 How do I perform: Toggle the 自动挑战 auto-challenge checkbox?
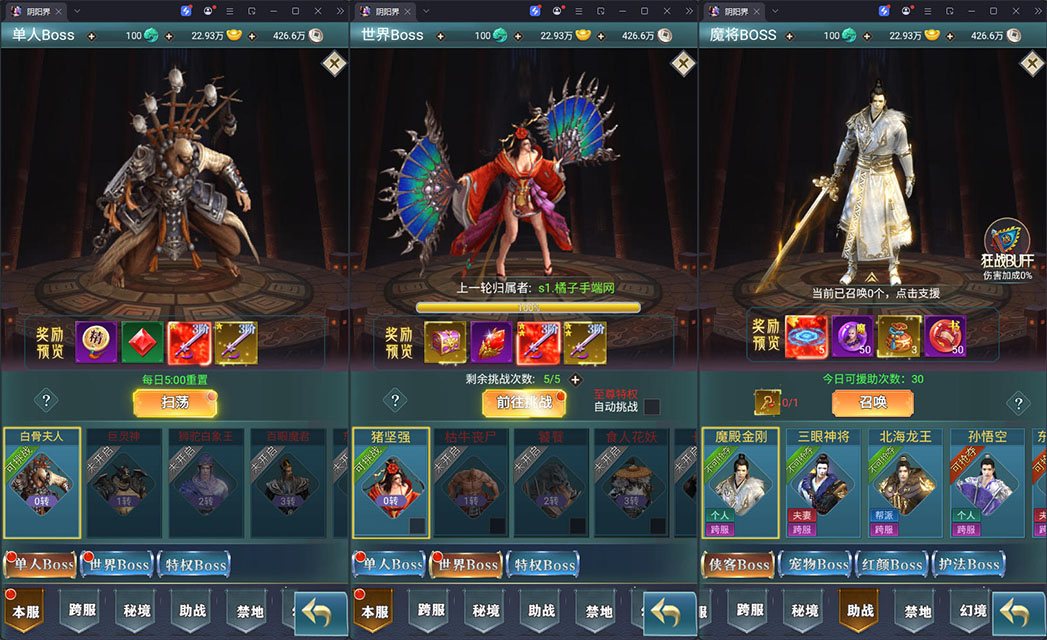pyautogui.click(x=652, y=406)
